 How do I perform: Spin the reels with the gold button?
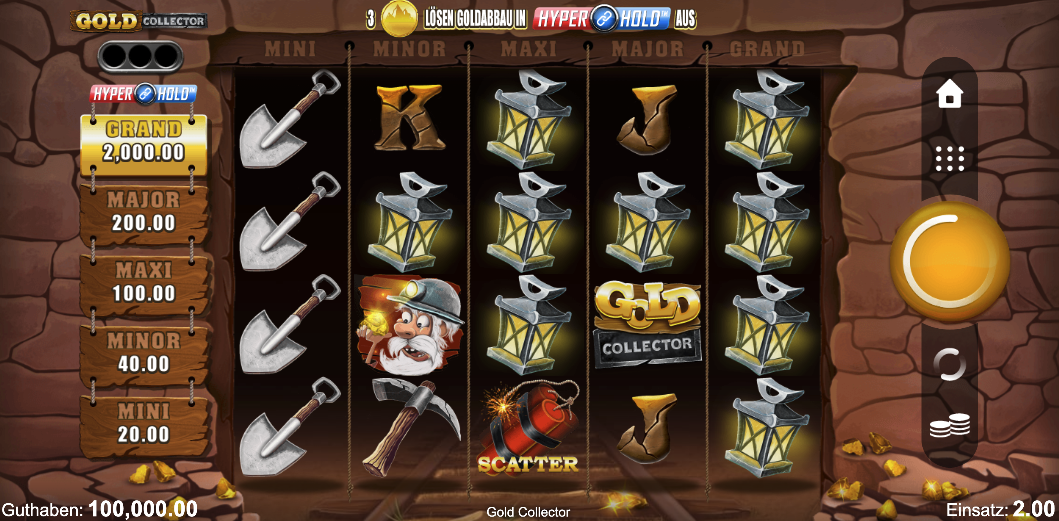949,261
